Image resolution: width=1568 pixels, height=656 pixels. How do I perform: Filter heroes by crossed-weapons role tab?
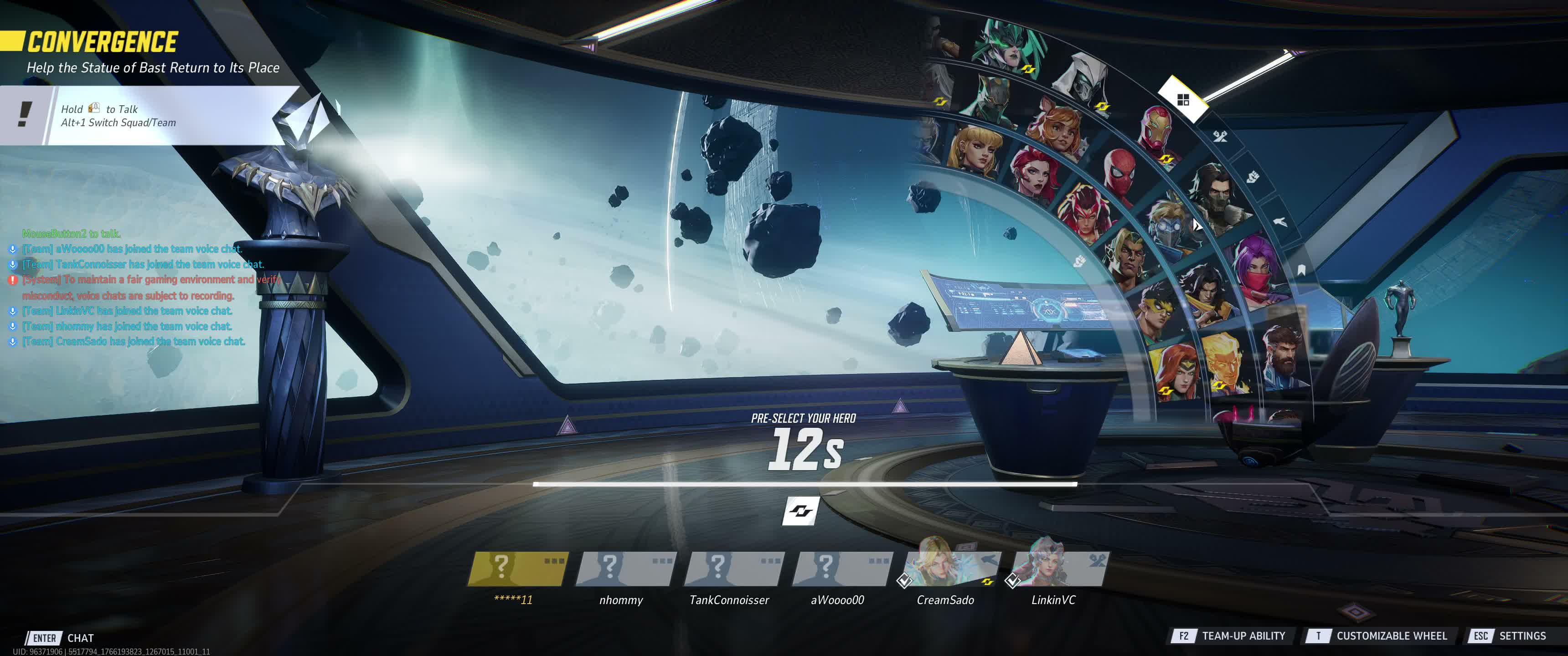coord(1220,136)
